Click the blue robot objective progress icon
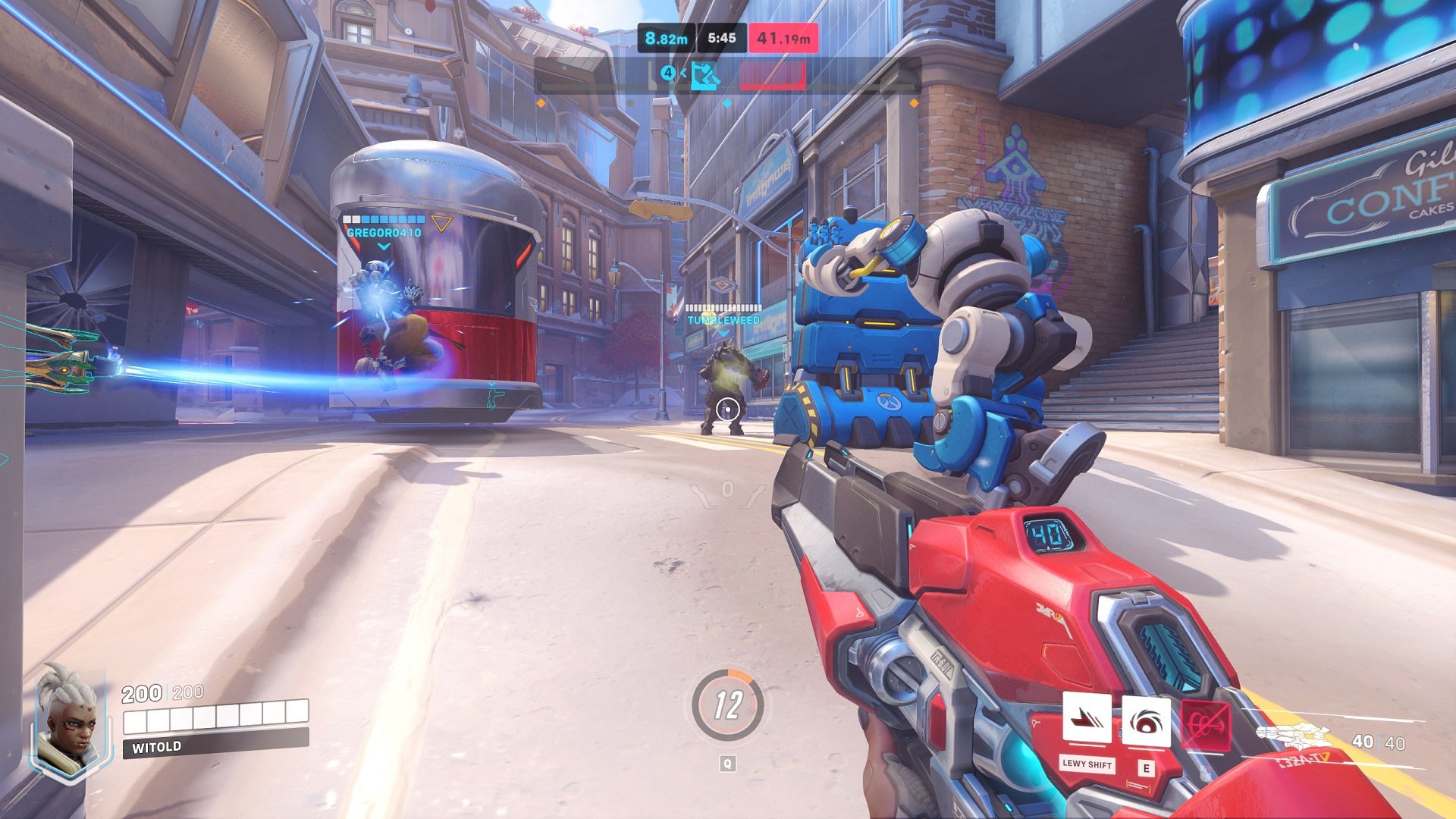 (705, 75)
